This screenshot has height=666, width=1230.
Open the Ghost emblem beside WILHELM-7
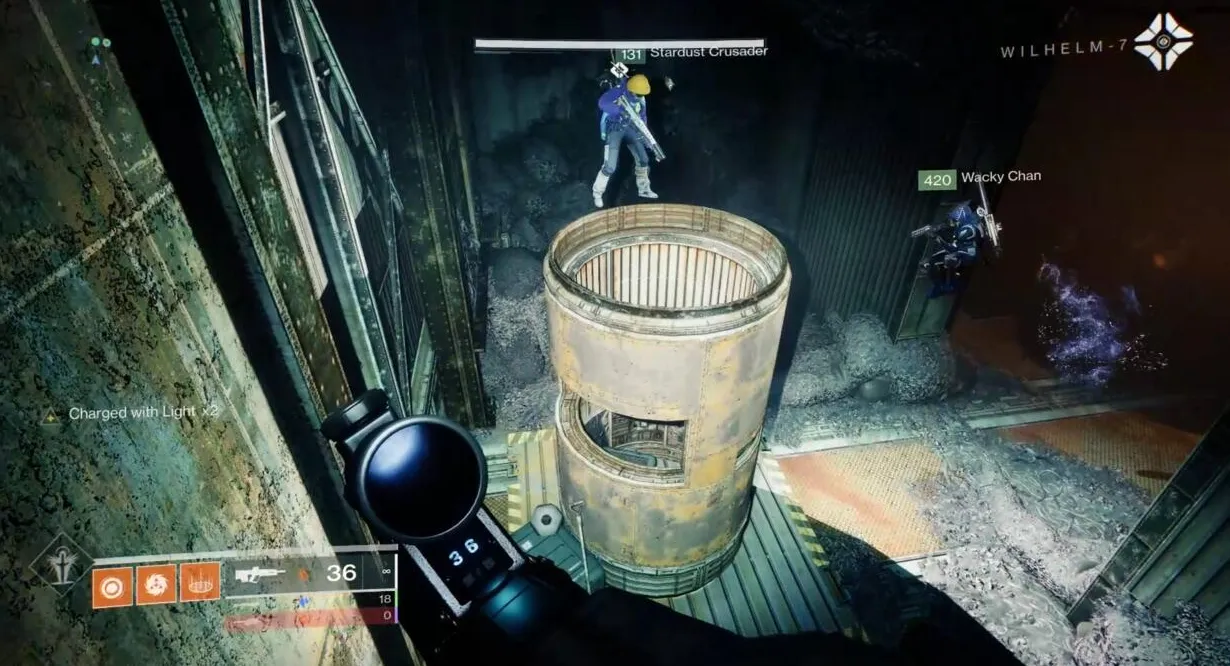(x=1164, y=42)
